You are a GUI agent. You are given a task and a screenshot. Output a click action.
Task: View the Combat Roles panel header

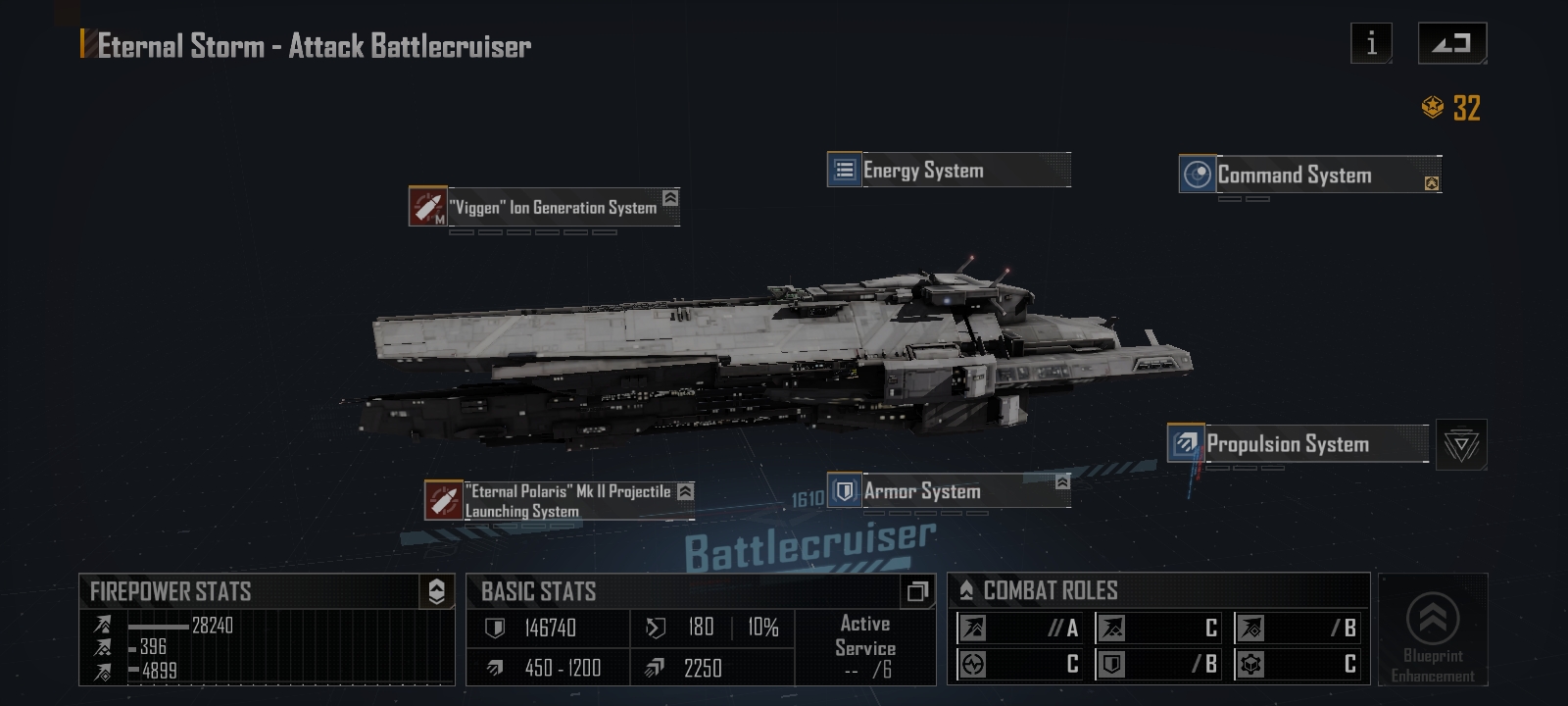point(1051,590)
